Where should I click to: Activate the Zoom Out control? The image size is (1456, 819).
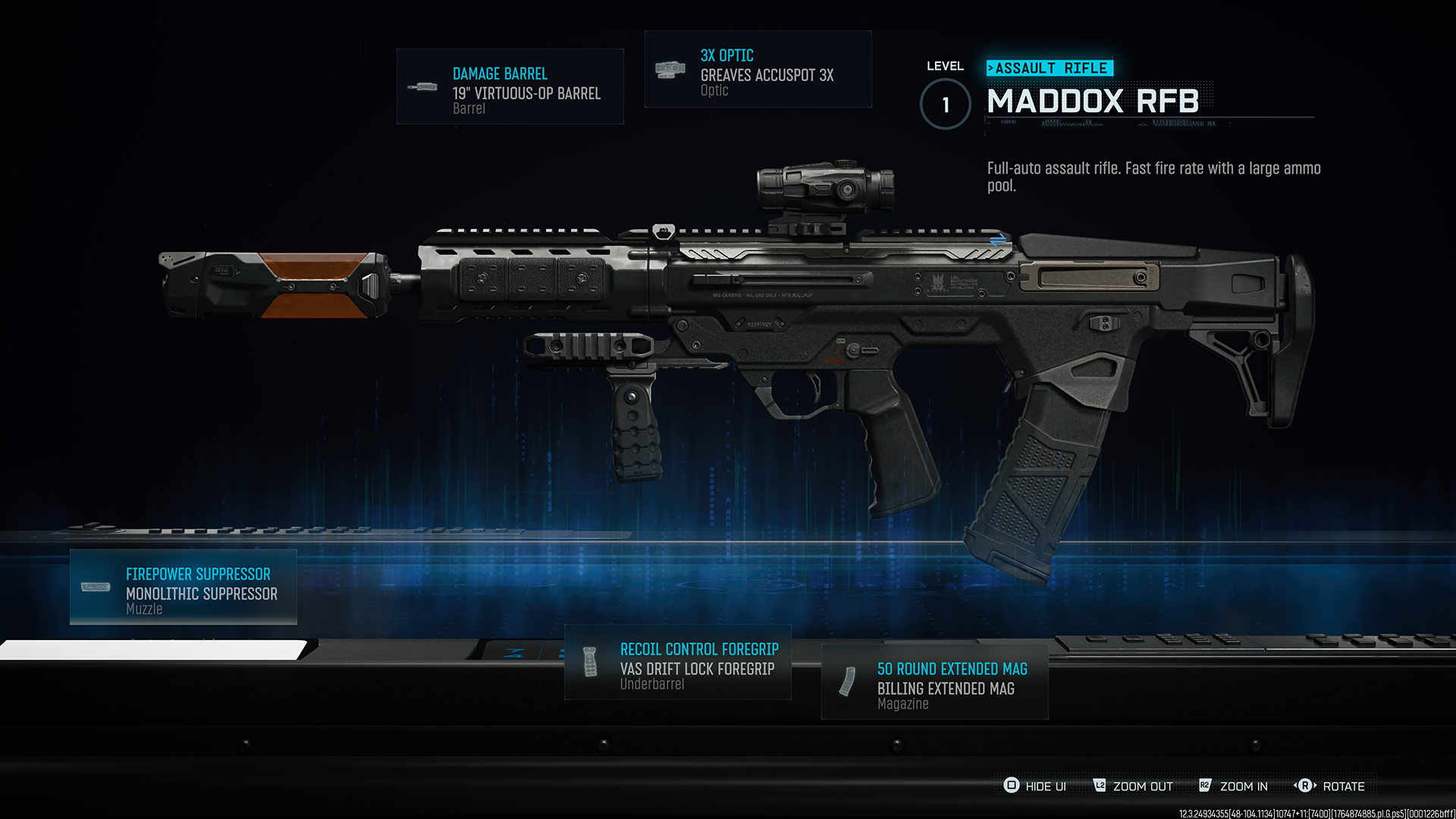click(1133, 786)
